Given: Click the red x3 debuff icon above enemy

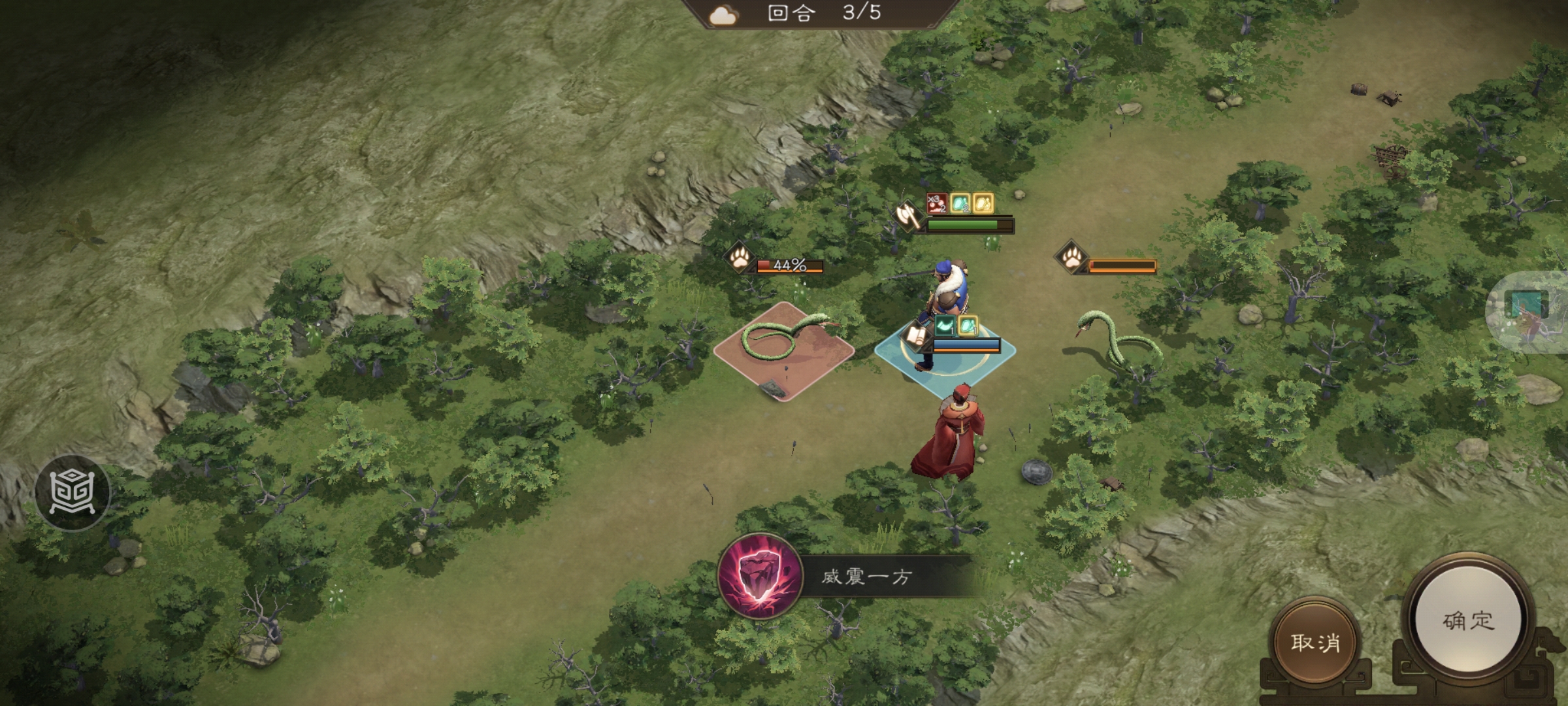Looking at the screenshot, I should (937, 204).
